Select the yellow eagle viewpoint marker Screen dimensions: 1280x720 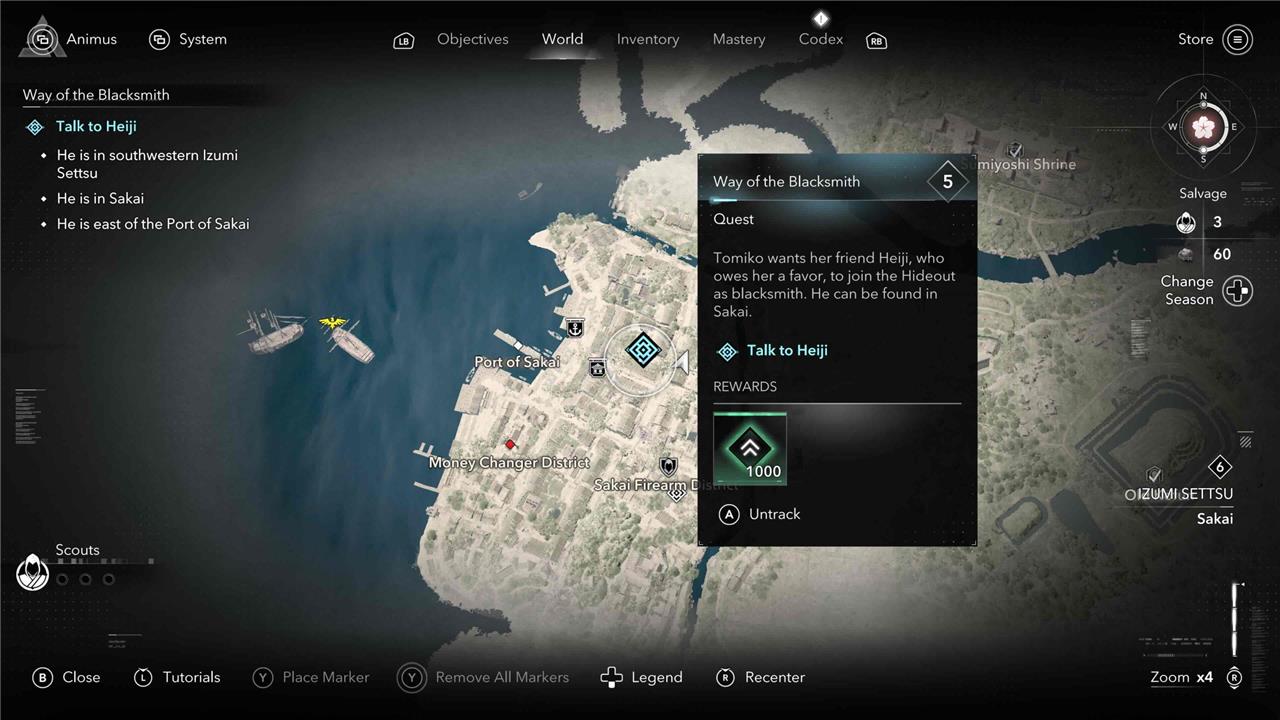(332, 323)
